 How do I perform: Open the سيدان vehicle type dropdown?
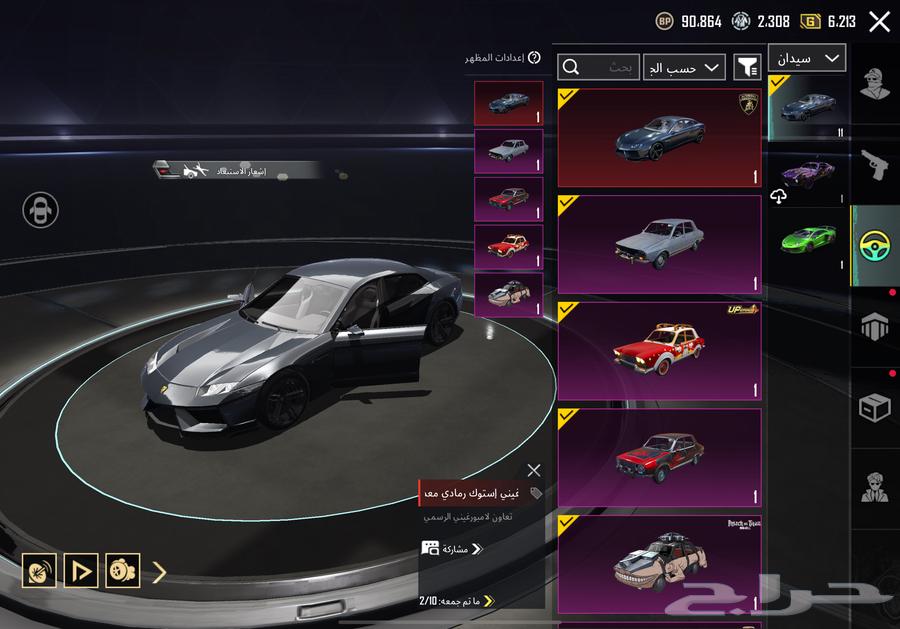807,59
